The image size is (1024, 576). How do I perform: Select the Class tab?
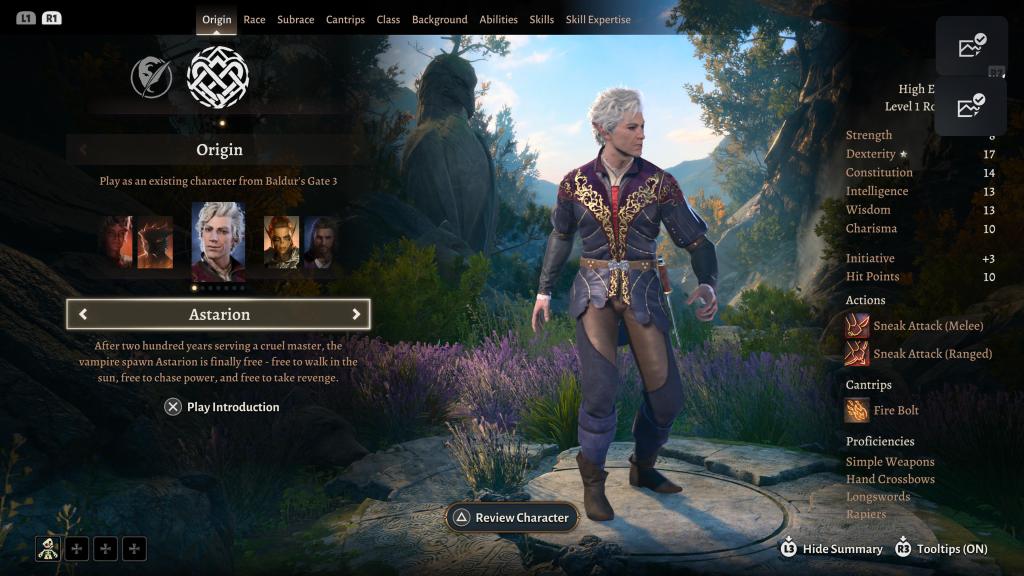click(x=388, y=19)
